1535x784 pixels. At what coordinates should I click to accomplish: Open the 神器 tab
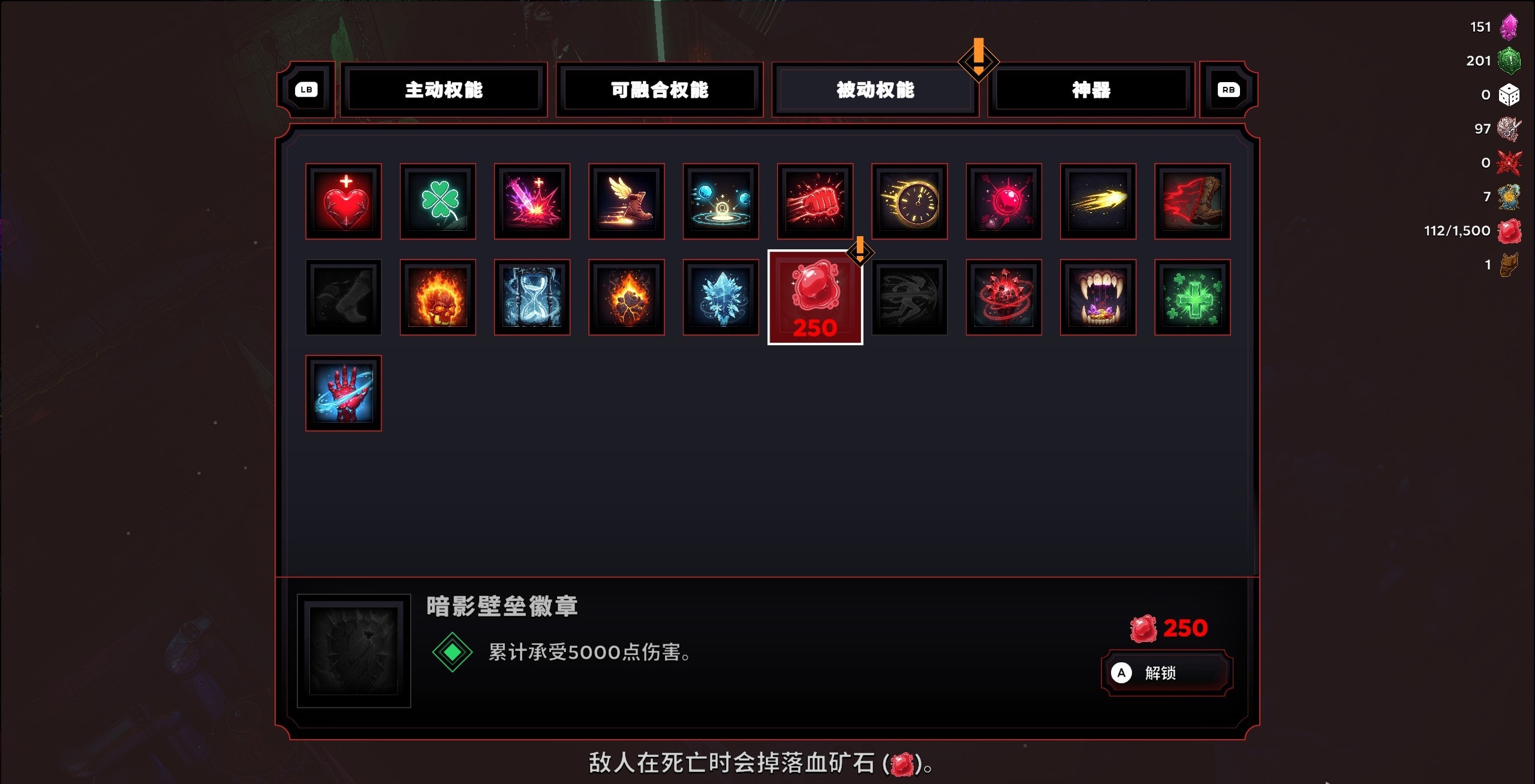pos(1090,90)
